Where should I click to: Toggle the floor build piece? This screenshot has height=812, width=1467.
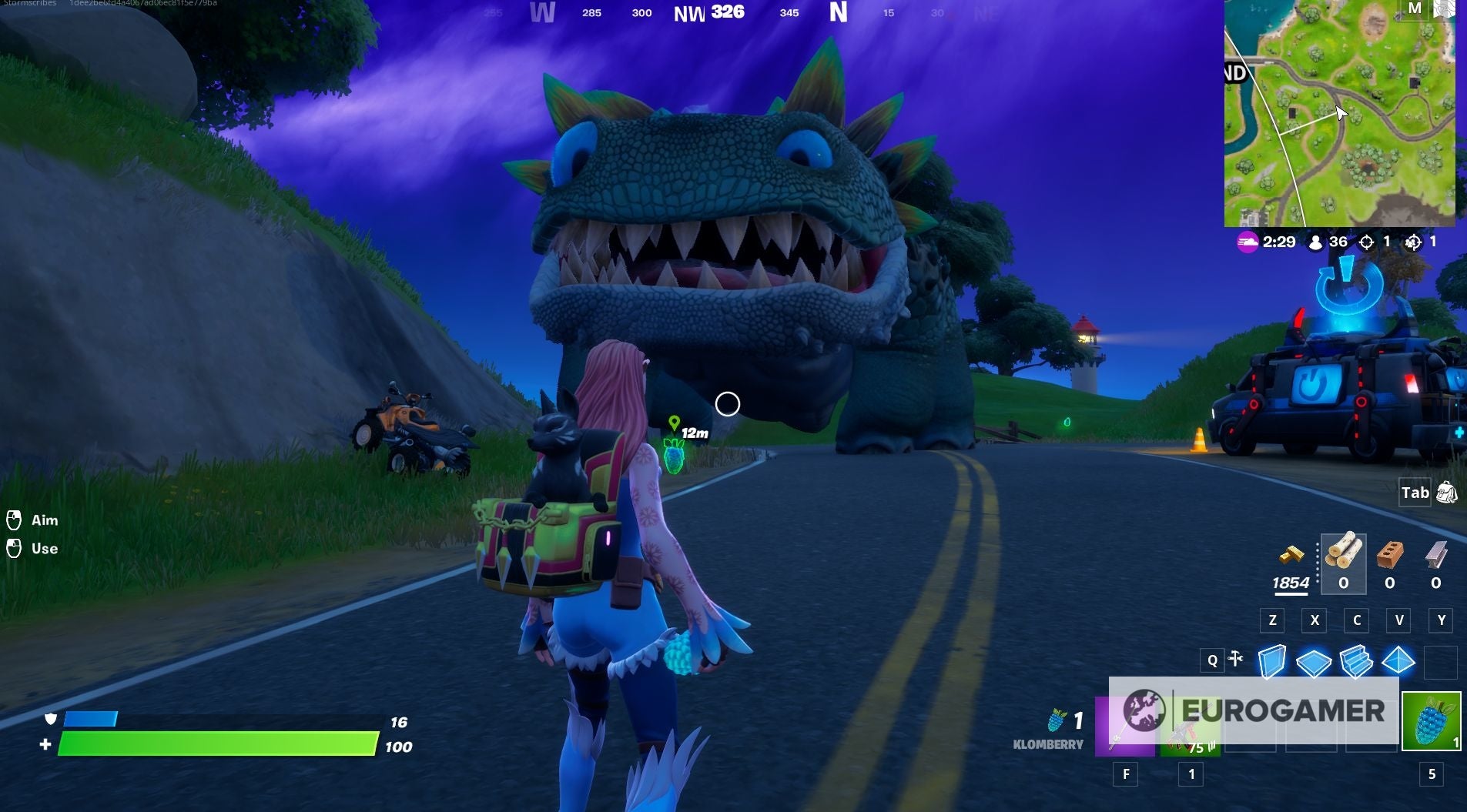click(x=1315, y=660)
